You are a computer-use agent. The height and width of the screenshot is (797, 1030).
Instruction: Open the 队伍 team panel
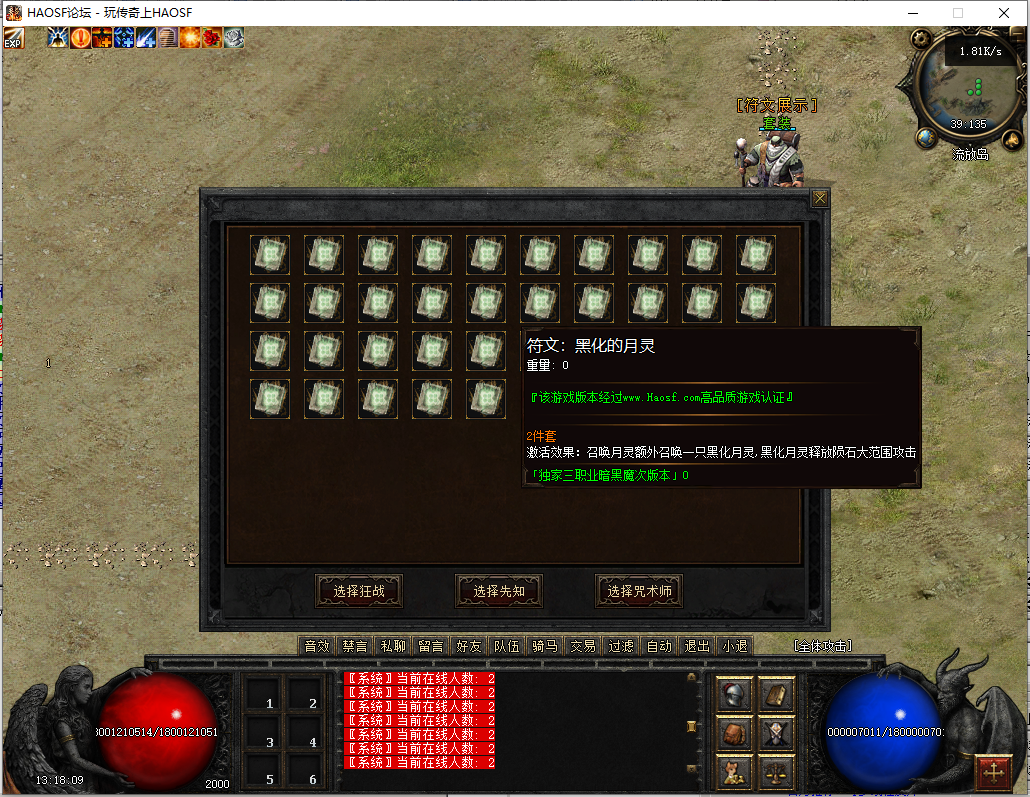507,646
